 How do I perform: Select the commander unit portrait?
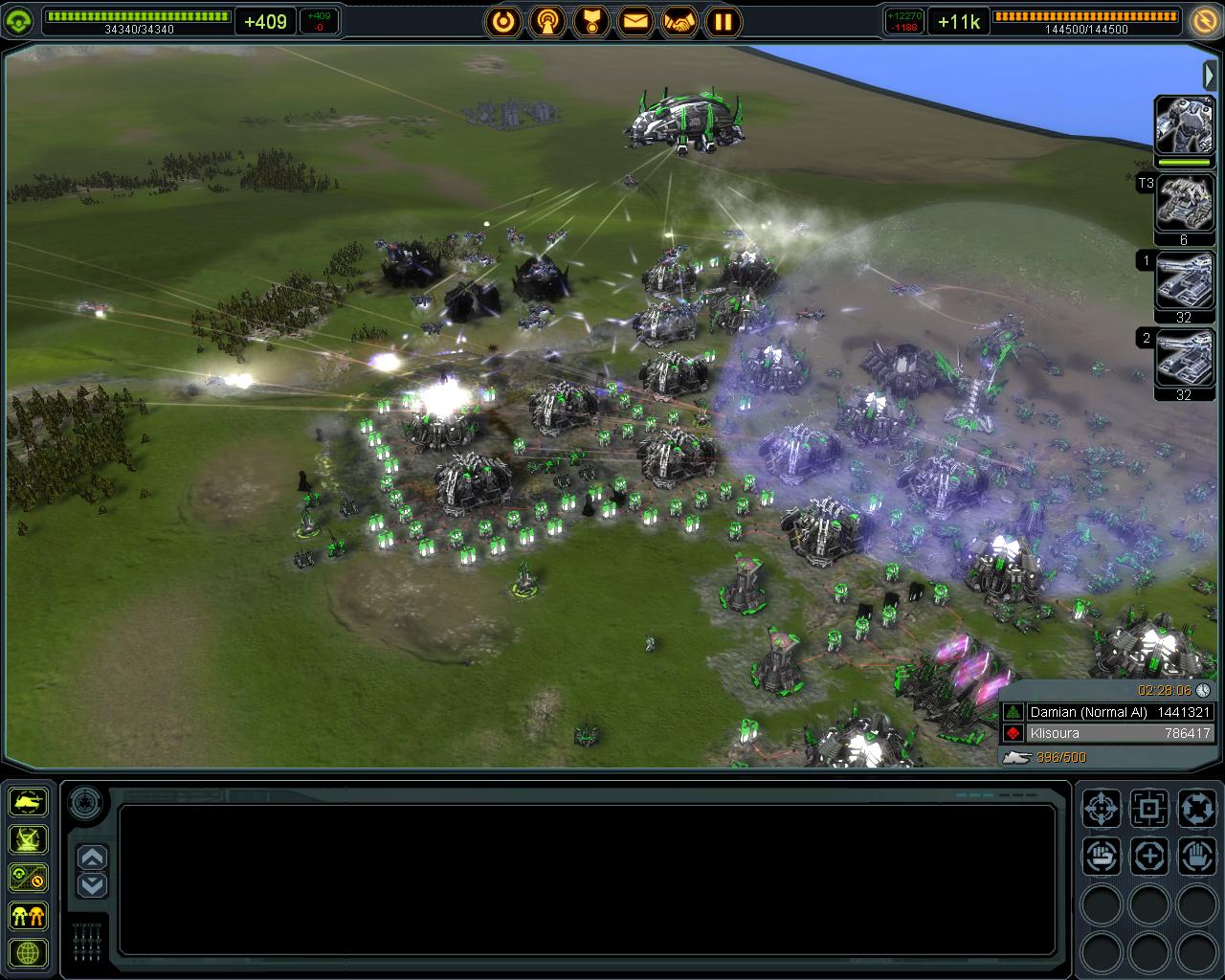pyautogui.click(x=1184, y=124)
